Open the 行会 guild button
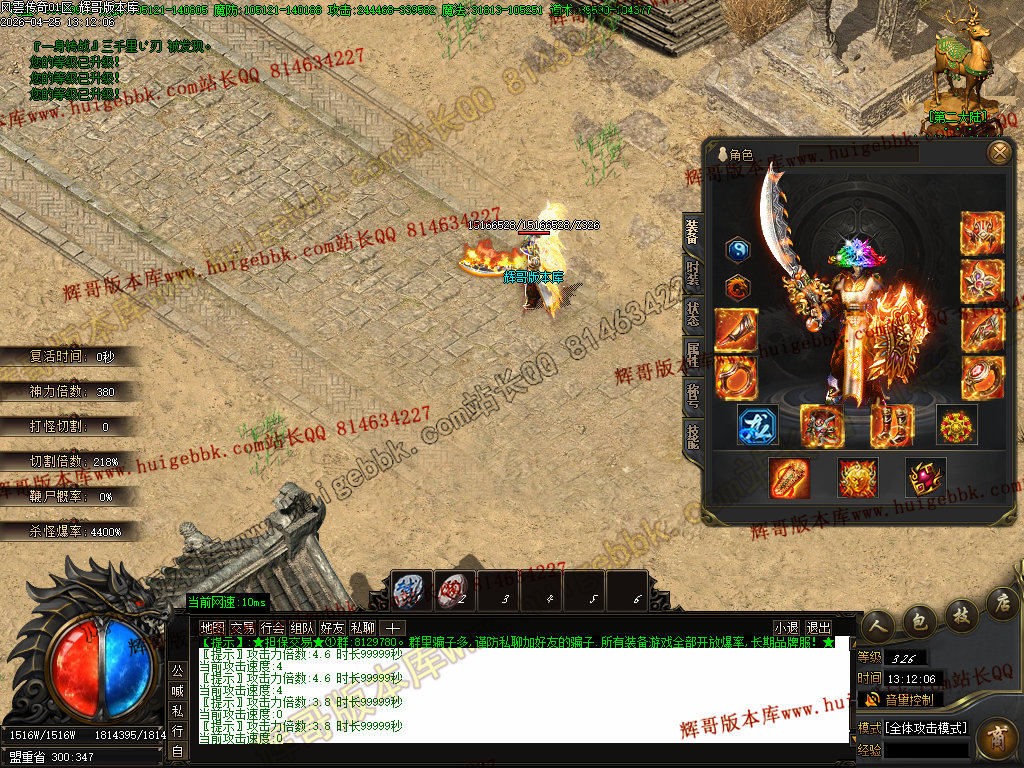Image resolution: width=1024 pixels, height=768 pixels. 272,628
